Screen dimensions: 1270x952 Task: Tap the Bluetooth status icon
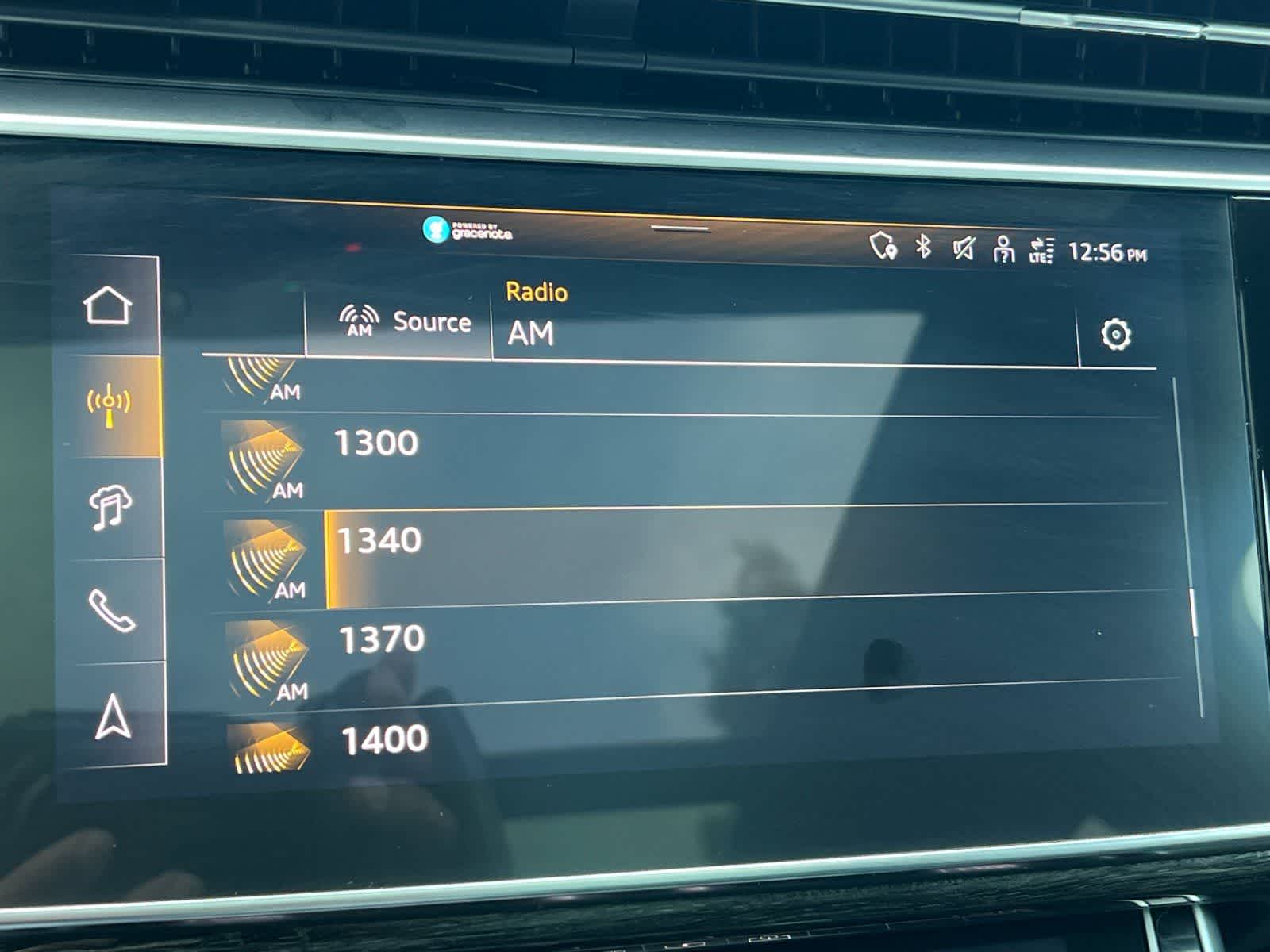(923, 247)
